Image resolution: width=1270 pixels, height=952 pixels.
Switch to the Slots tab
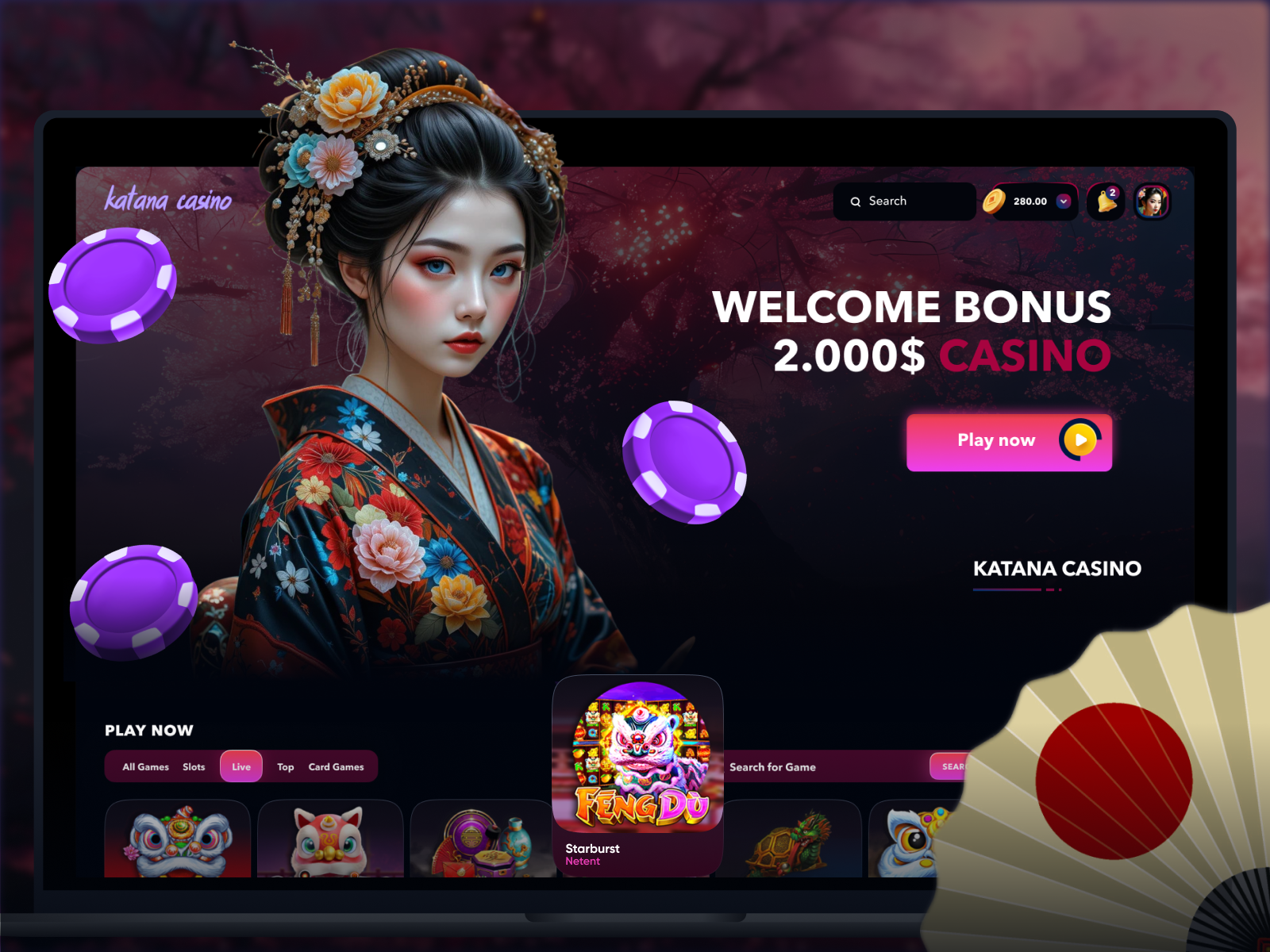coord(194,767)
